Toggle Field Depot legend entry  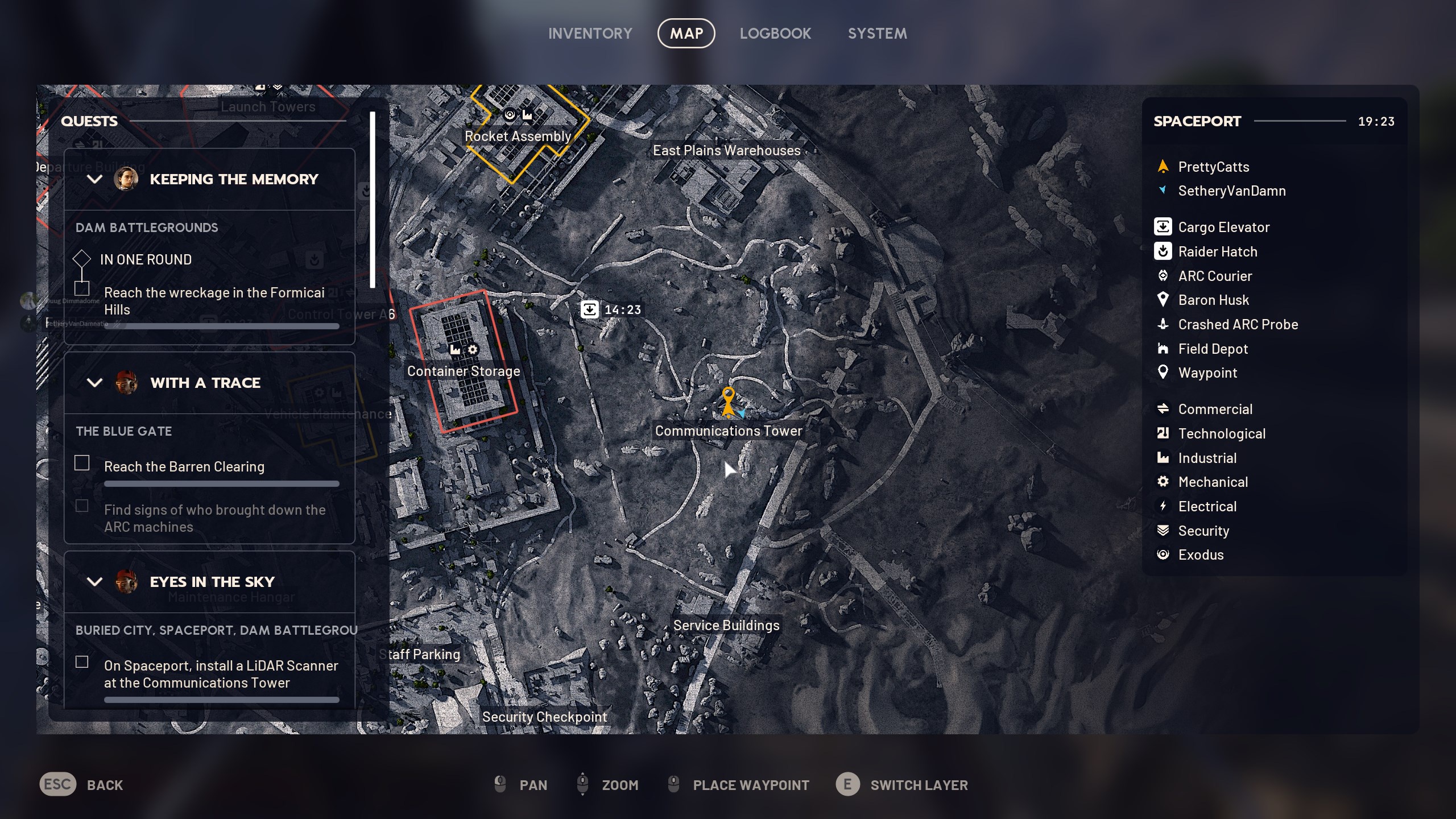tap(1213, 349)
